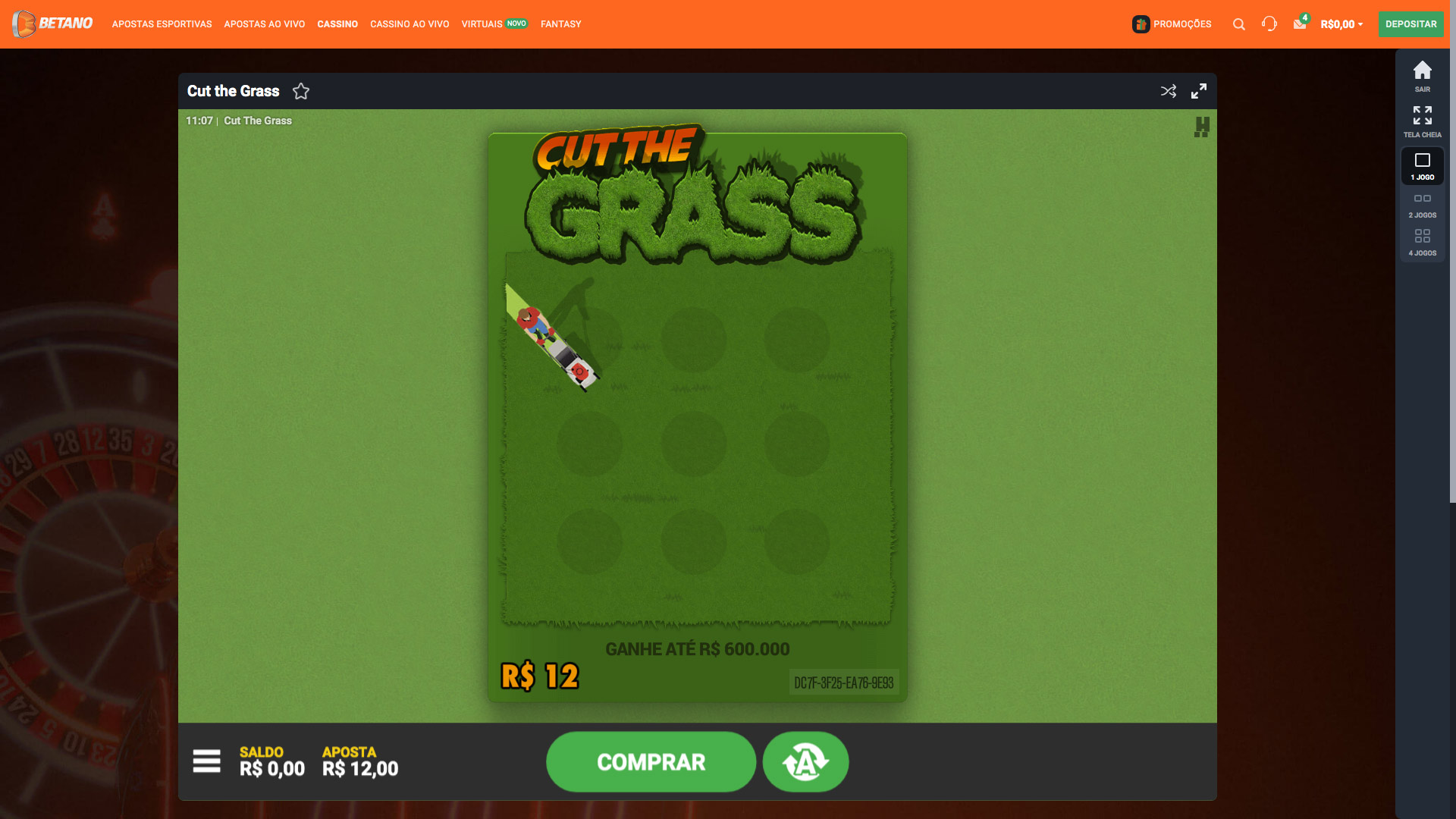Open the search icon in the header
1456x819 pixels.
[1238, 24]
